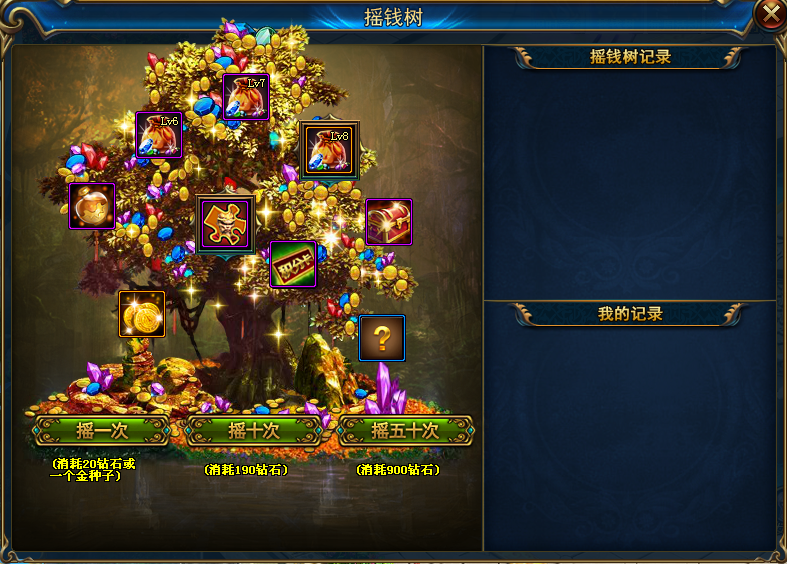Select the Lv8 gem bag reward icon
This screenshot has height=564, width=787.
point(329,151)
